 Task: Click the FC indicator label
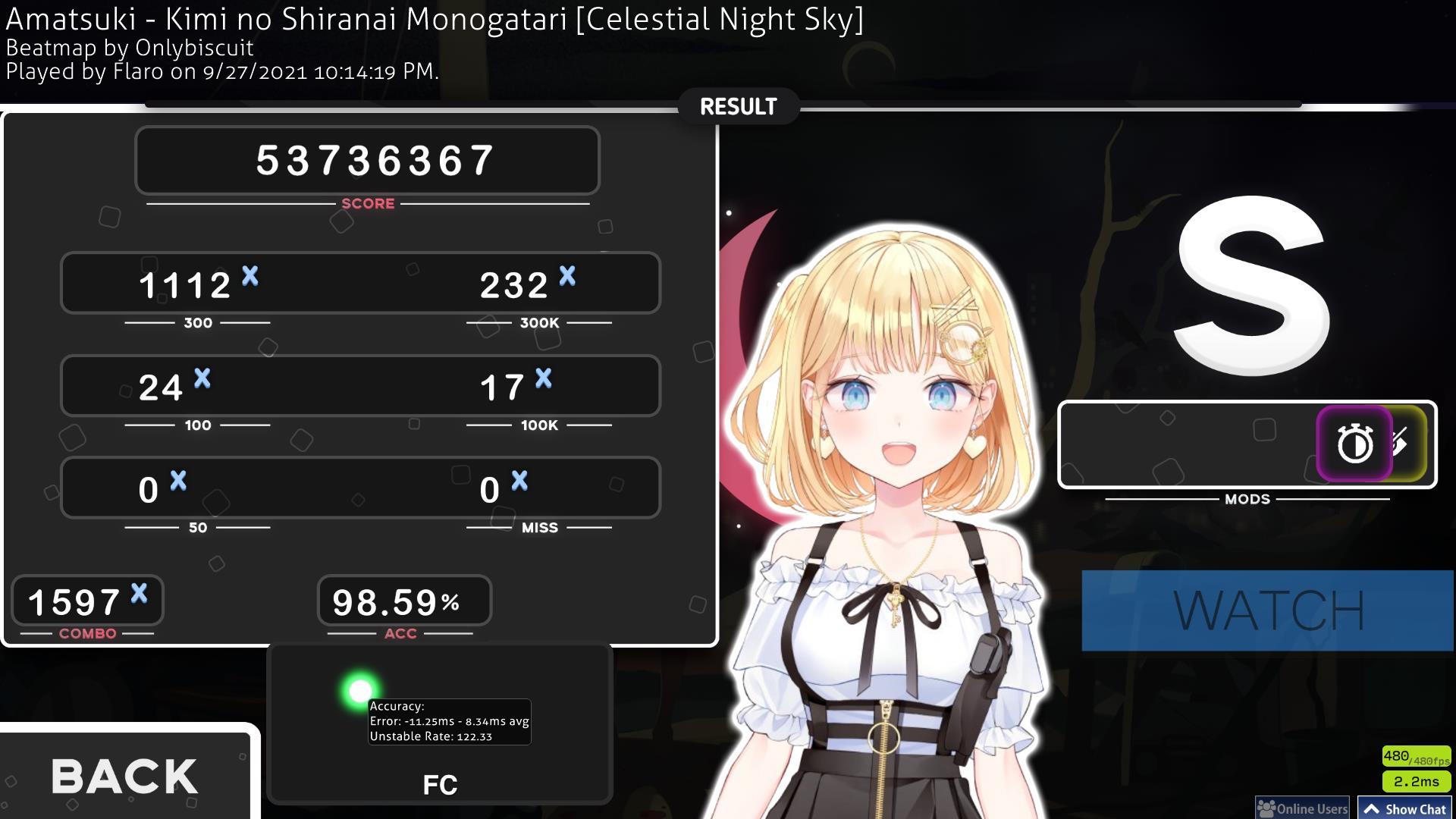[x=440, y=786]
